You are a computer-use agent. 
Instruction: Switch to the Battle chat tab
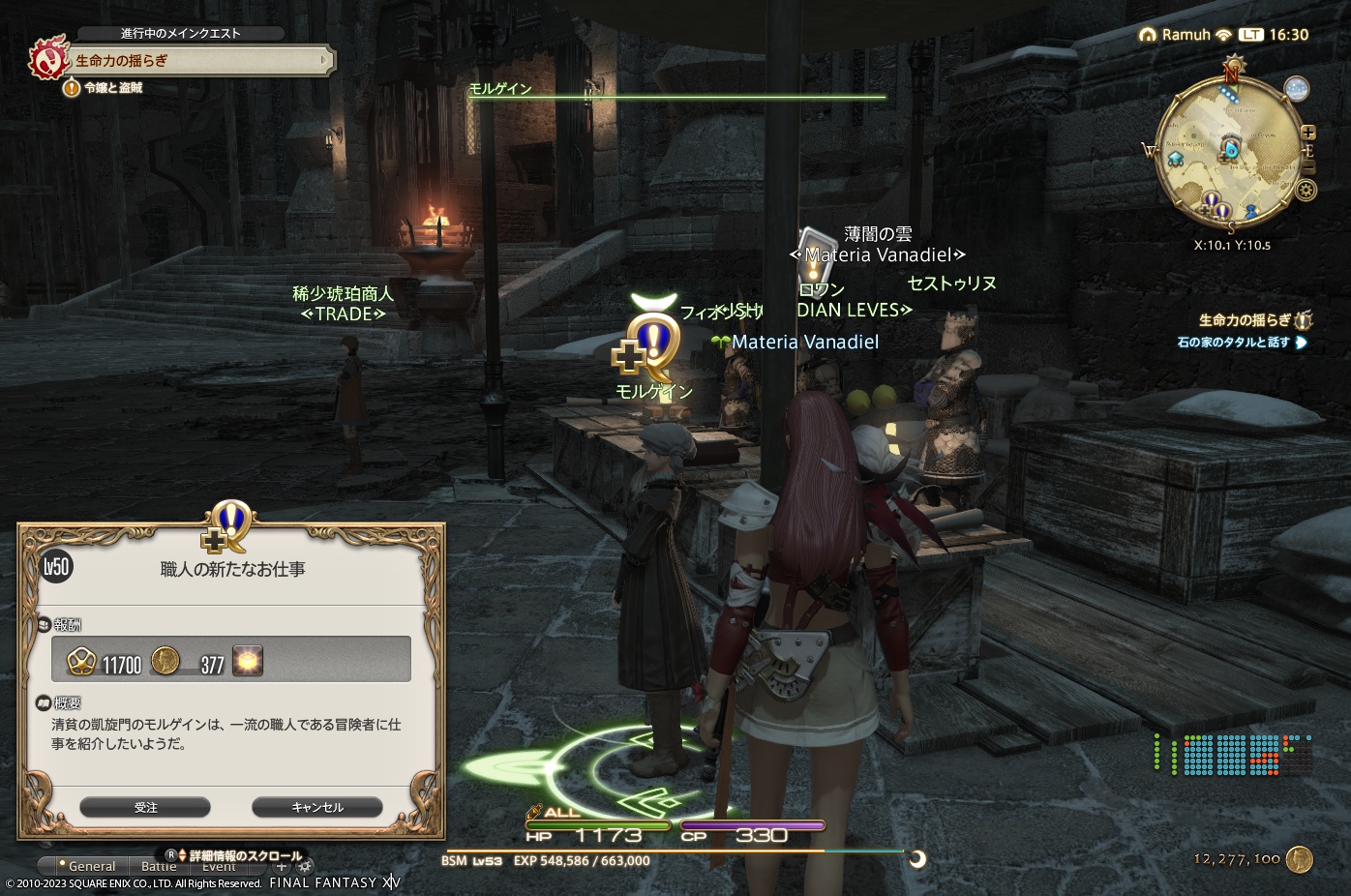tap(159, 866)
